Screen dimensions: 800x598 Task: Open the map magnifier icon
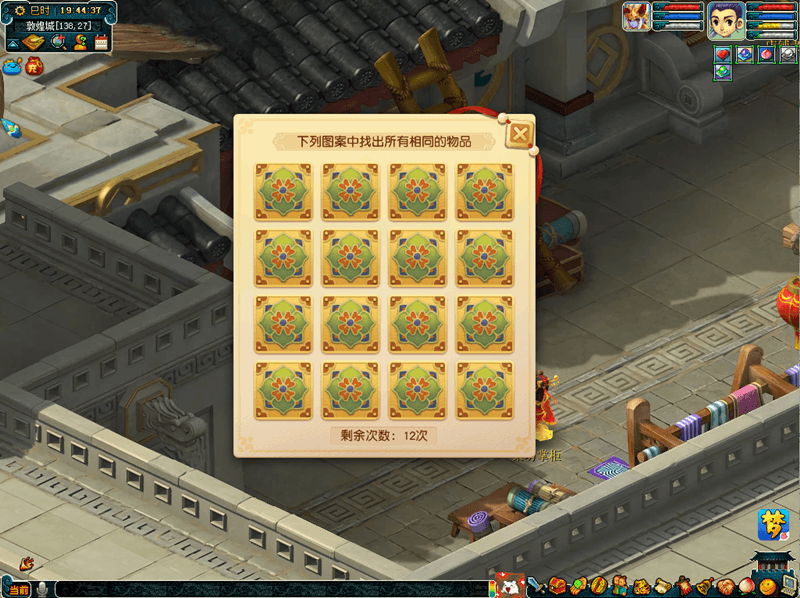(x=57, y=42)
